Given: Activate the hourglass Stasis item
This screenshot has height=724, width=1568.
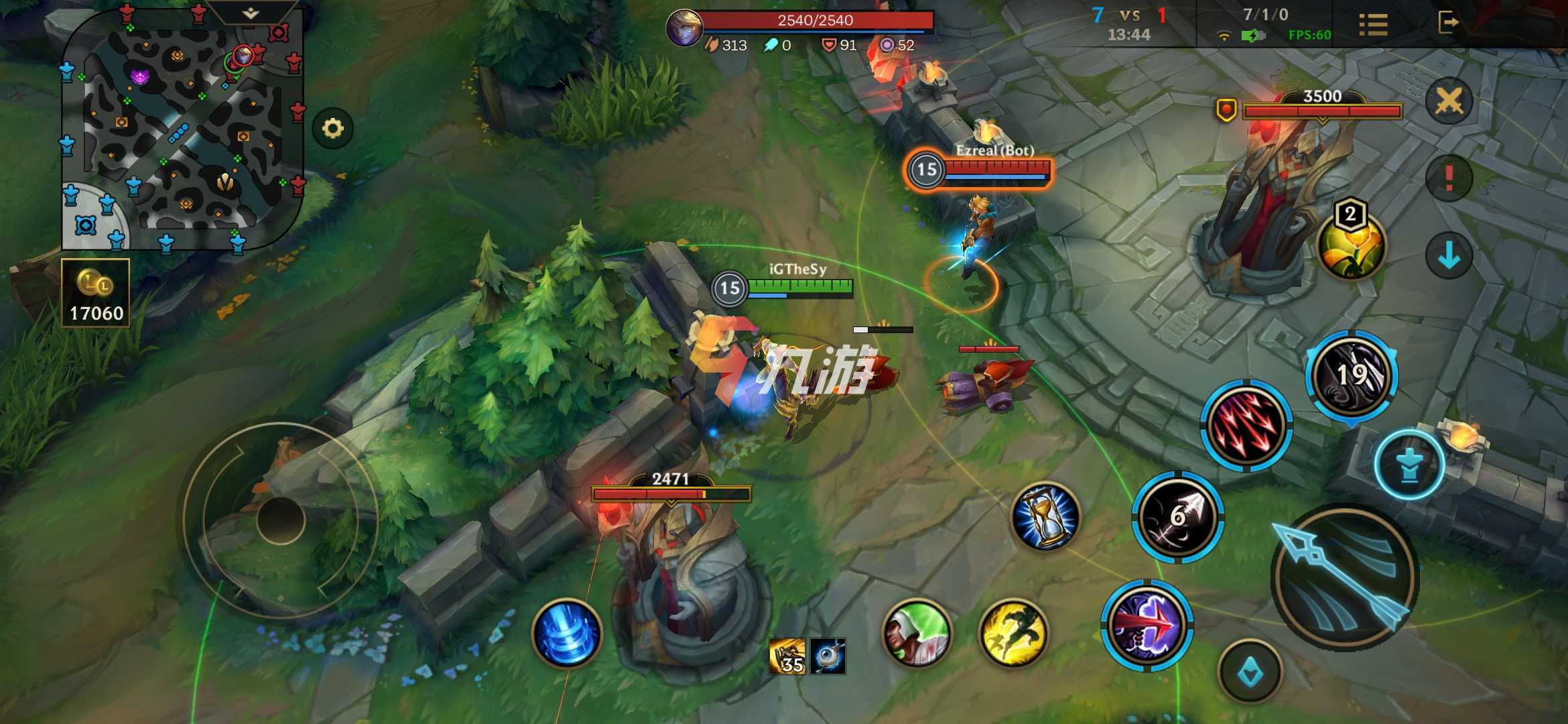Looking at the screenshot, I should [1045, 516].
